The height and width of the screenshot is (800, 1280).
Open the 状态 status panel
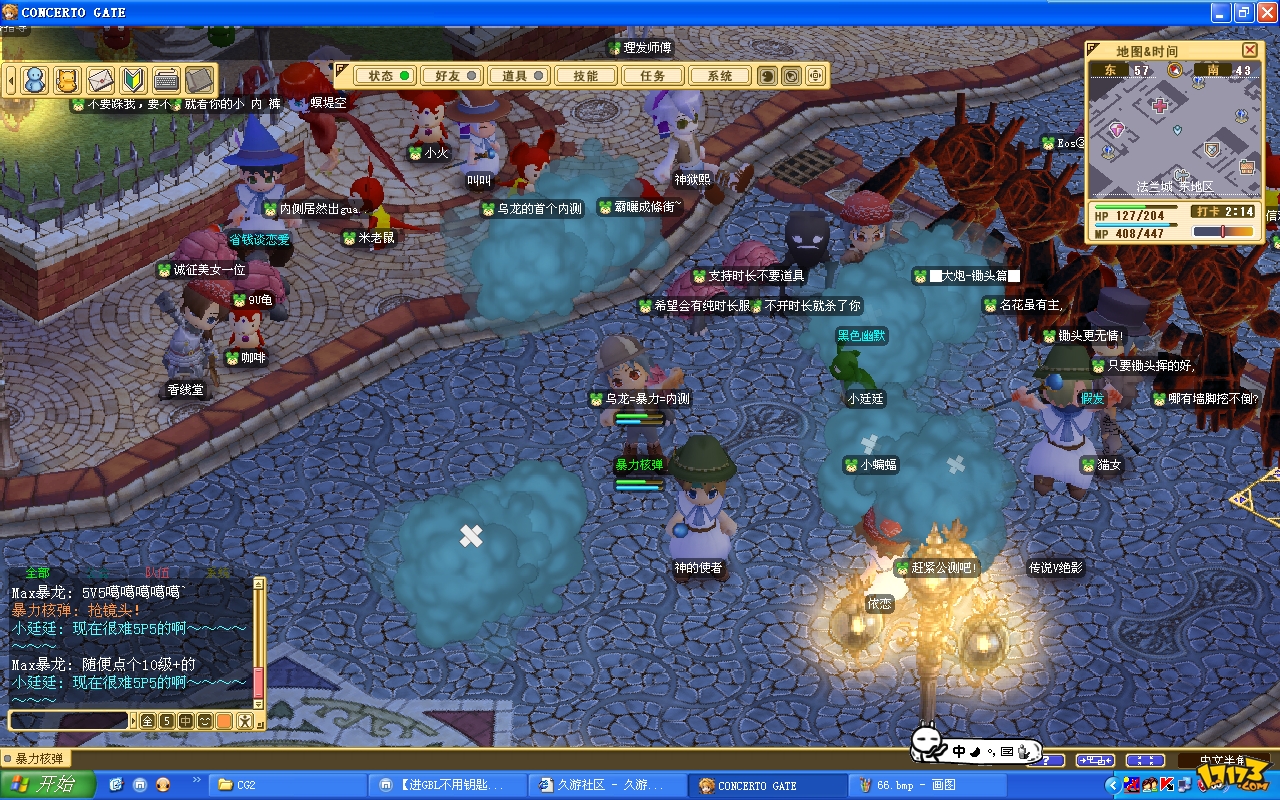(389, 76)
